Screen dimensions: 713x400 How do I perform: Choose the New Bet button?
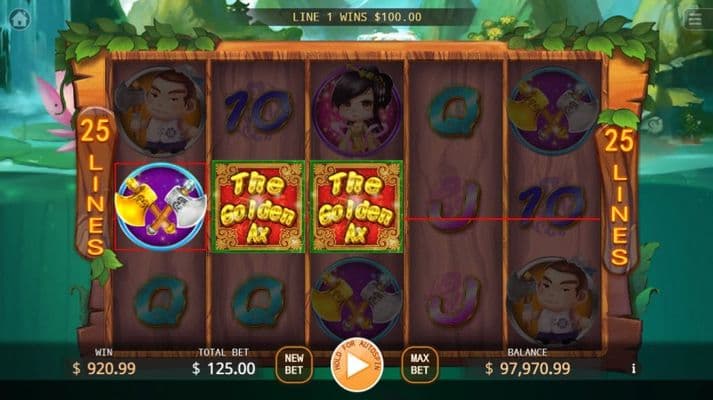coord(293,364)
